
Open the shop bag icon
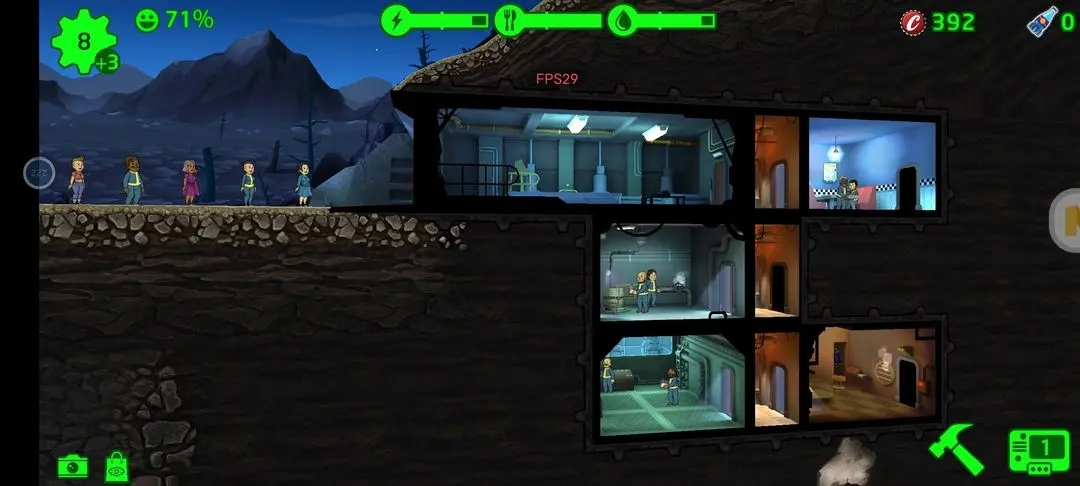coord(117,466)
